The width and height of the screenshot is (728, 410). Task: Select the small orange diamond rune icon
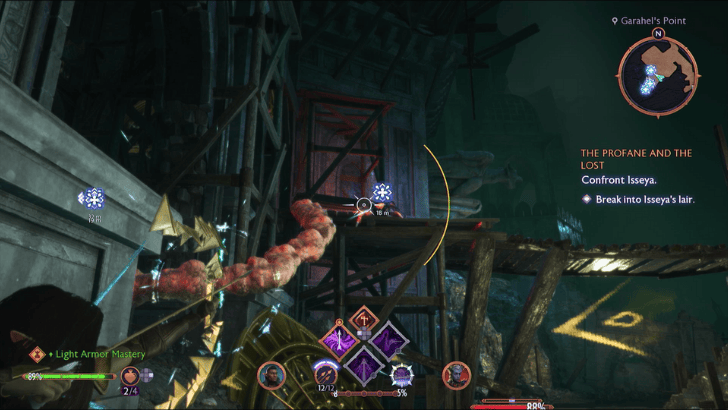pos(362,318)
